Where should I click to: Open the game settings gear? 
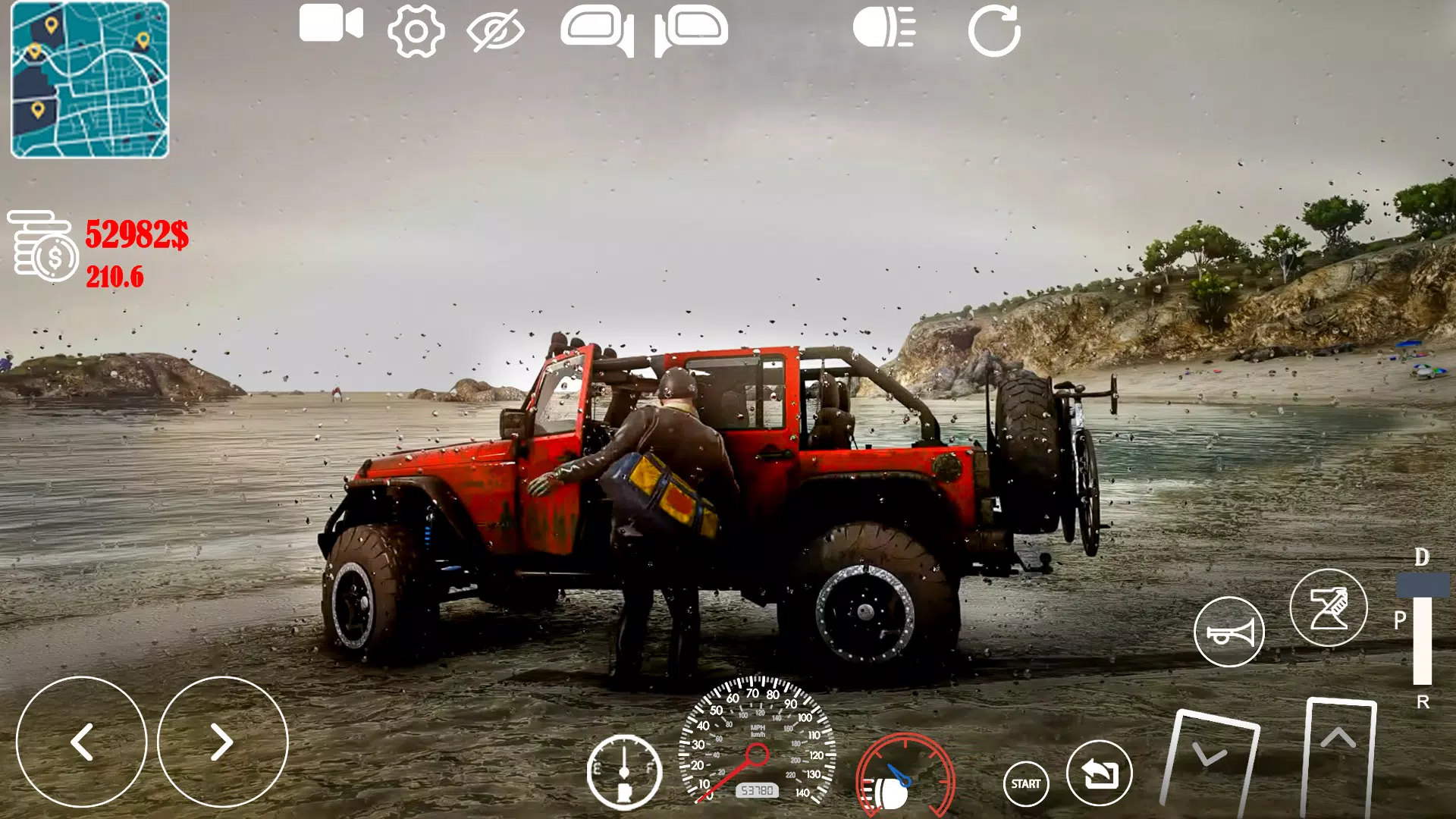413,28
